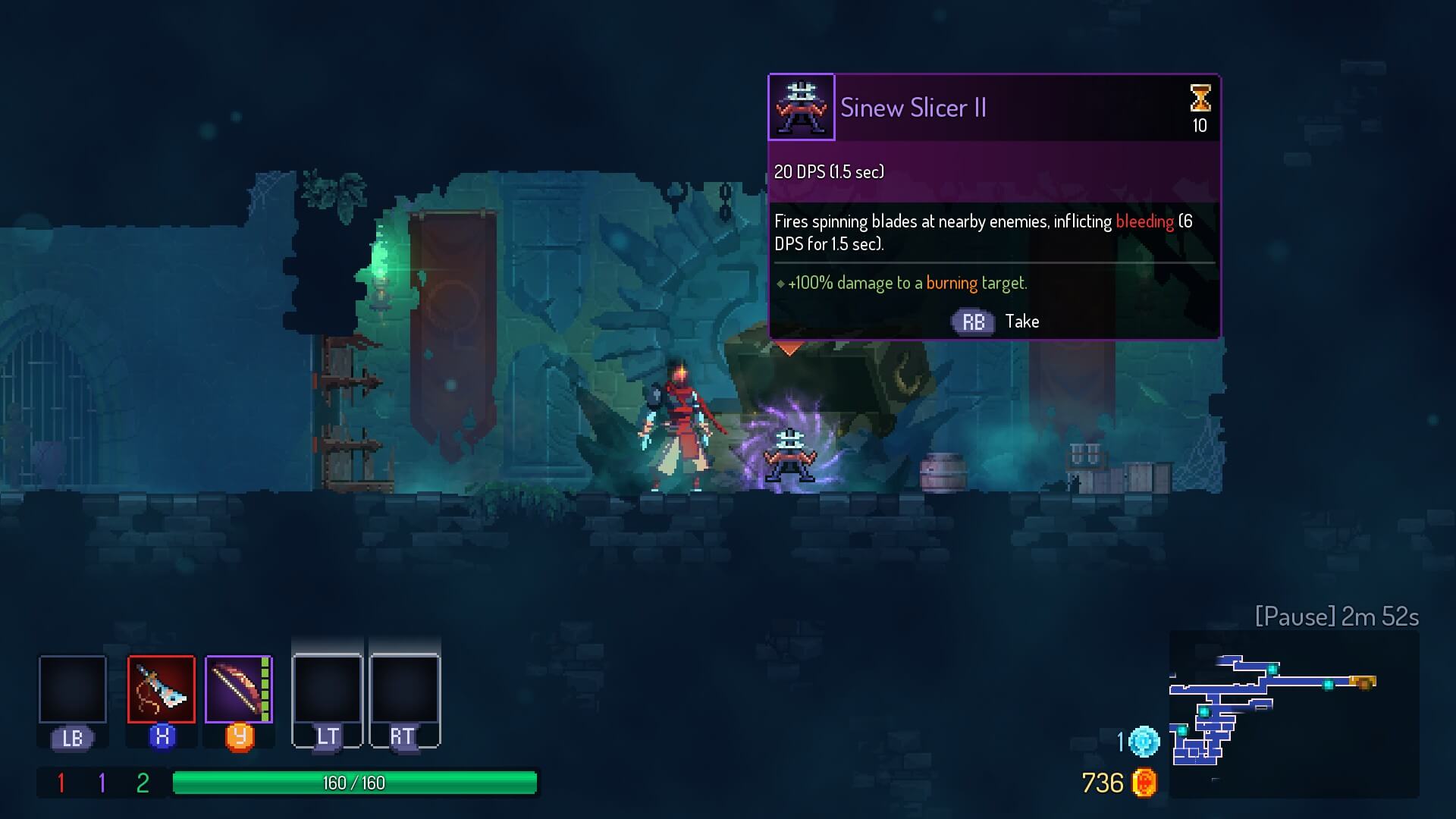Viewport: 1456px width, 819px height.
Task: Open the dungeon minimap
Action: coord(1293,714)
